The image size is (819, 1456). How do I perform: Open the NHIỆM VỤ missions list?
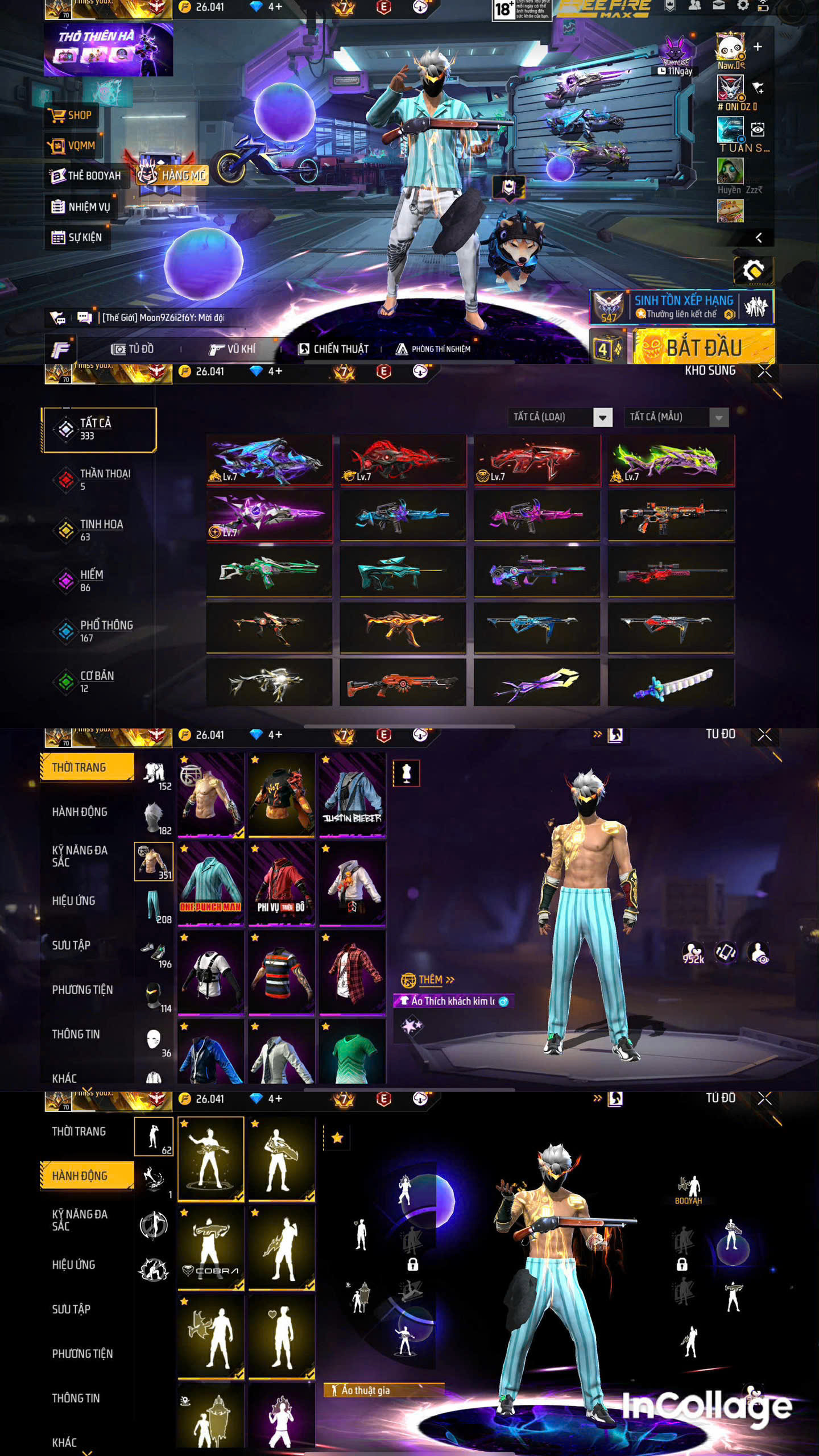[x=80, y=207]
